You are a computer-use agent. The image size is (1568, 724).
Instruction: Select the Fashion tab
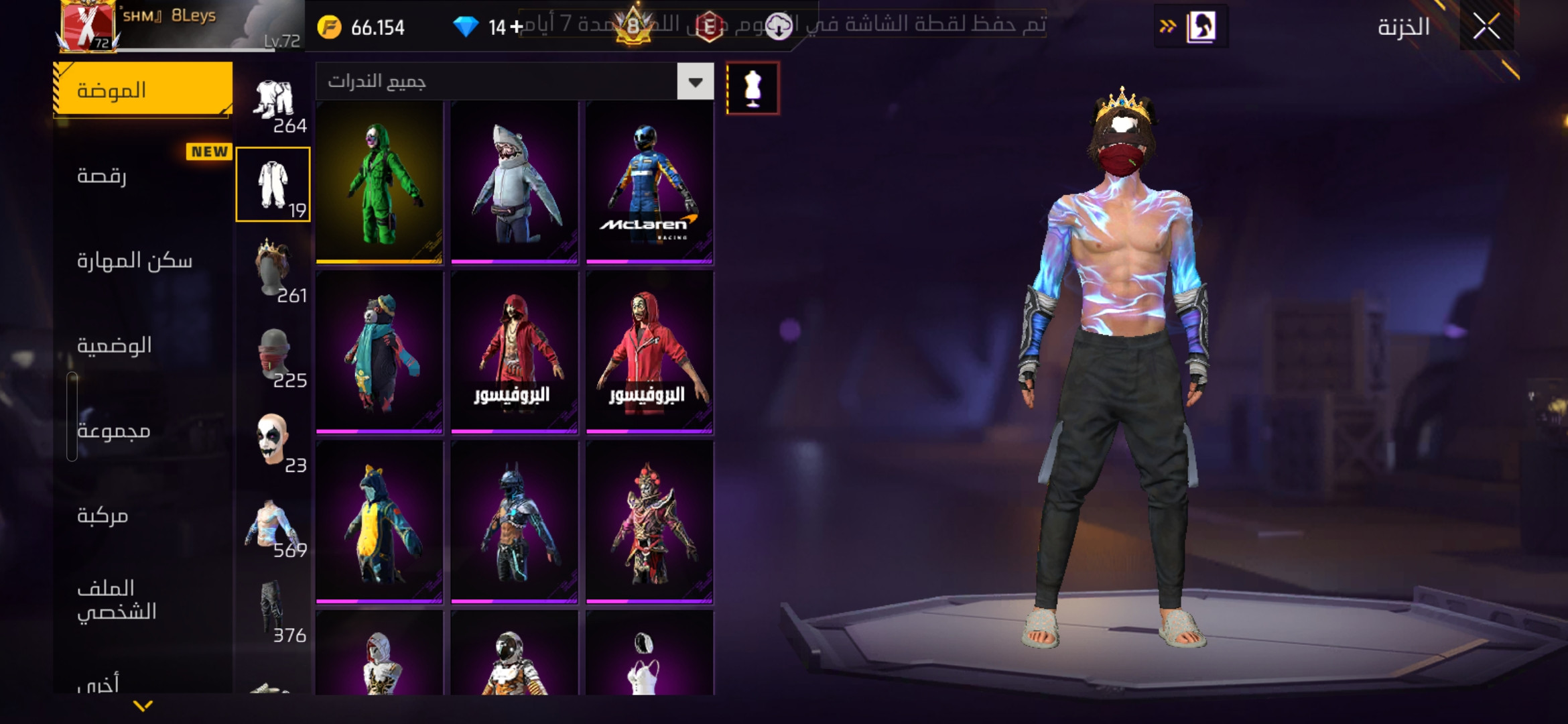(143, 90)
